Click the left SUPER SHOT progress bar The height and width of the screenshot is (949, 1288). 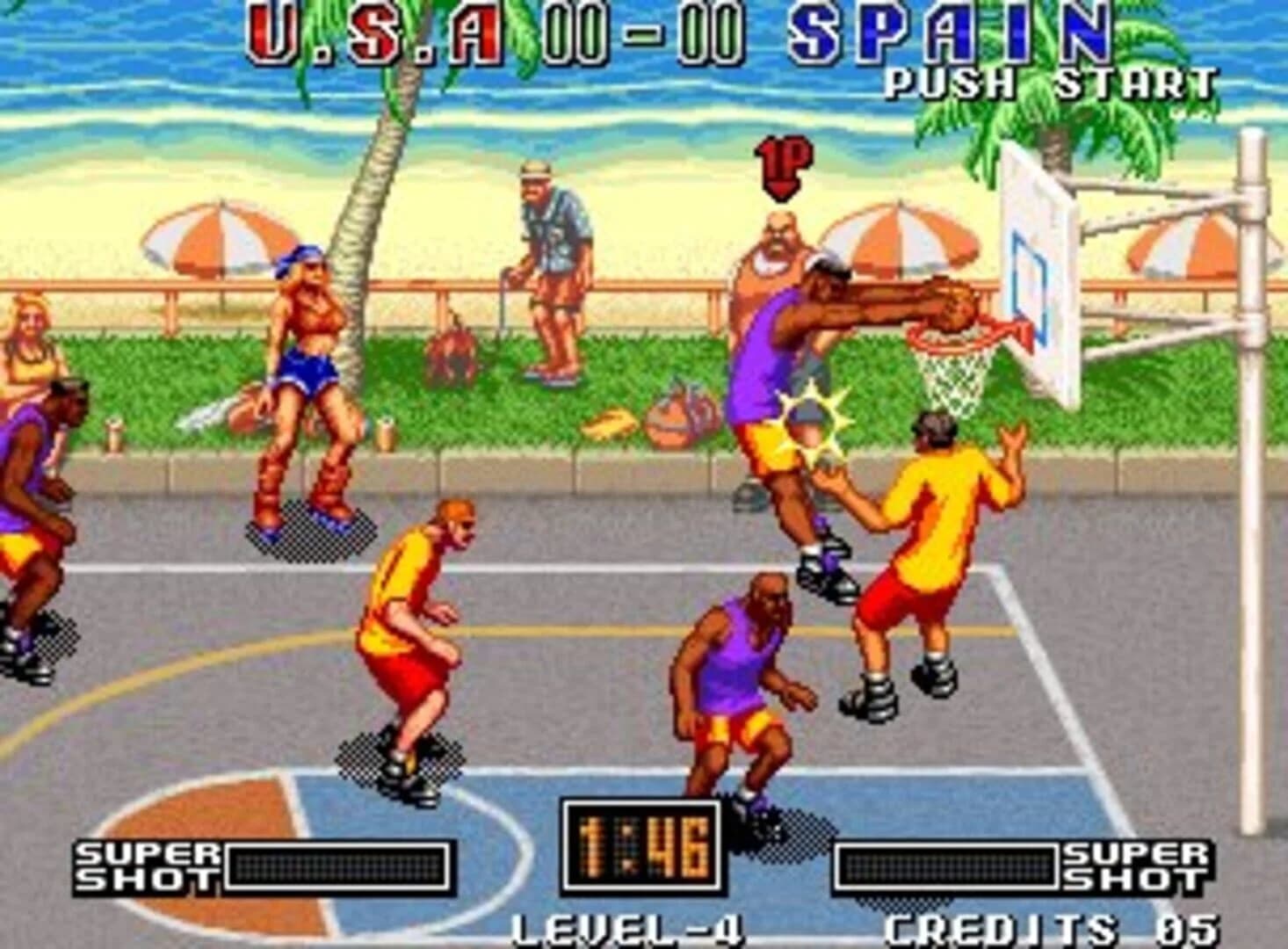[338, 866]
